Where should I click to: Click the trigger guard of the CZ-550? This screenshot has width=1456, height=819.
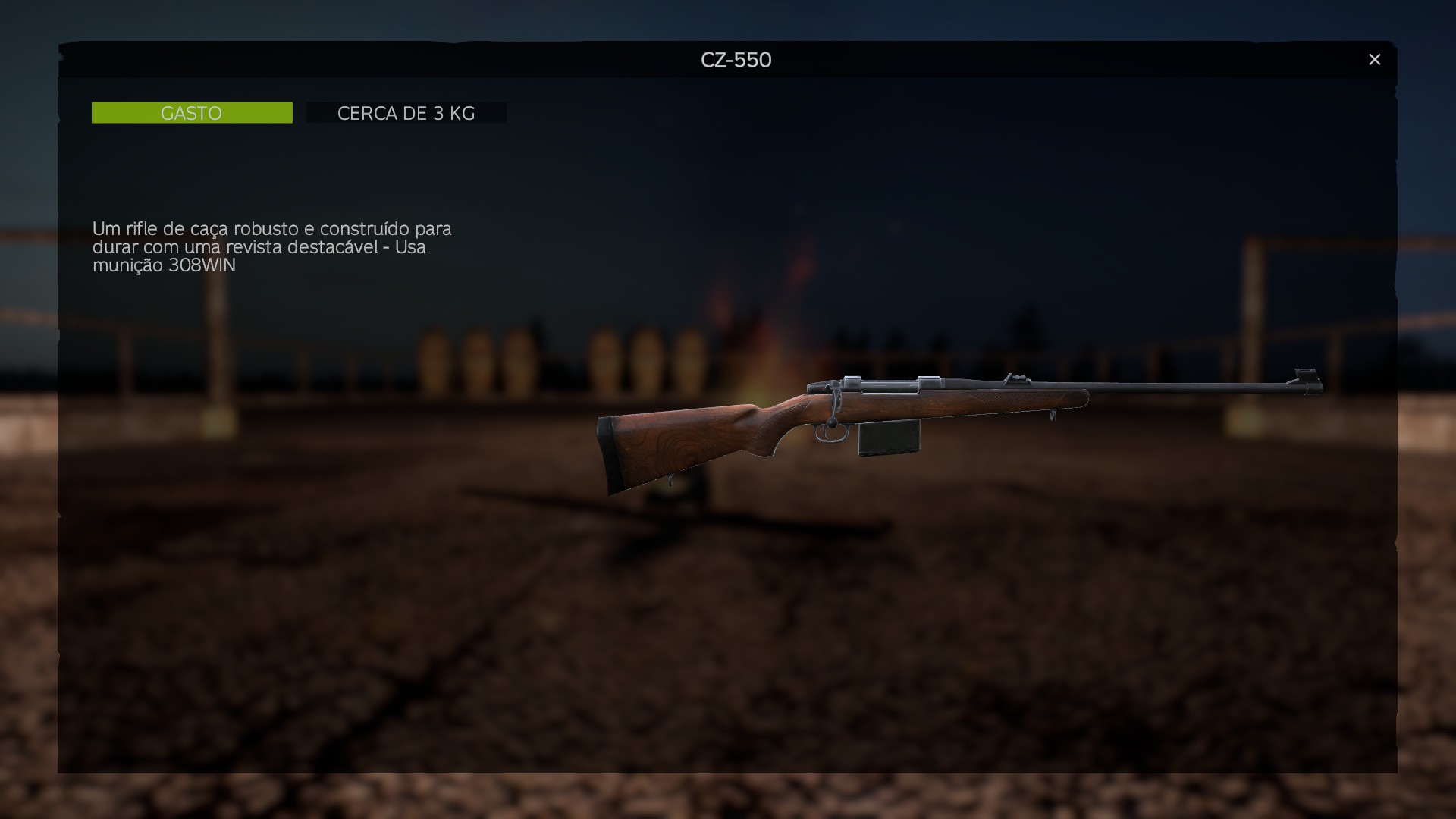pyautogui.click(x=832, y=434)
